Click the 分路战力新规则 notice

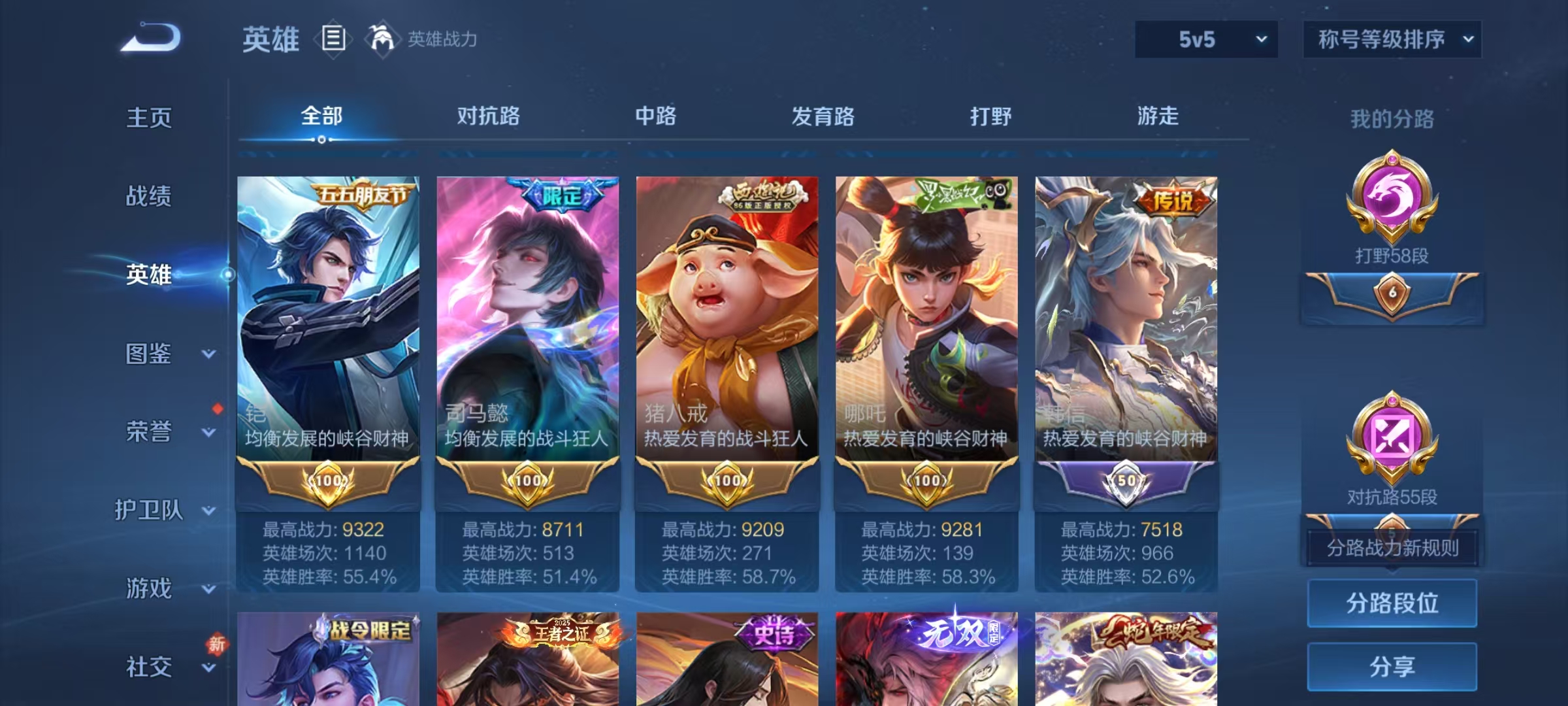[1392, 548]
